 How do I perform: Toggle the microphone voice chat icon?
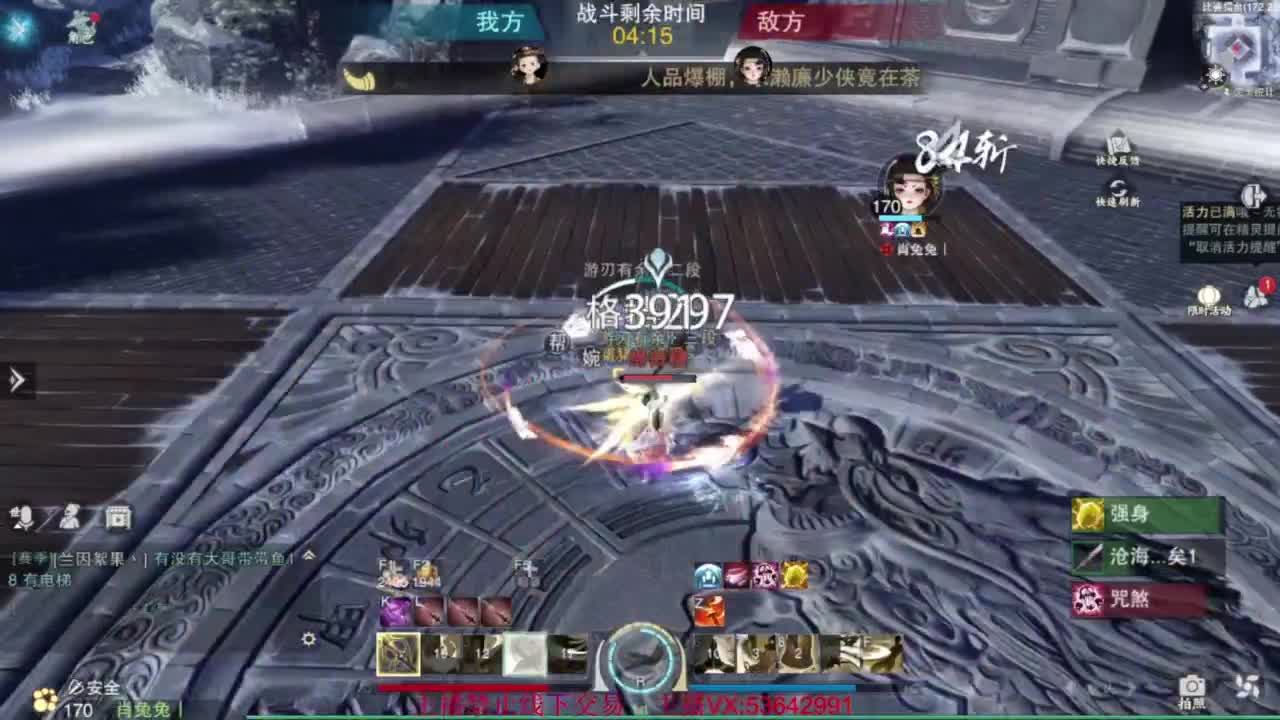(22, 515)
